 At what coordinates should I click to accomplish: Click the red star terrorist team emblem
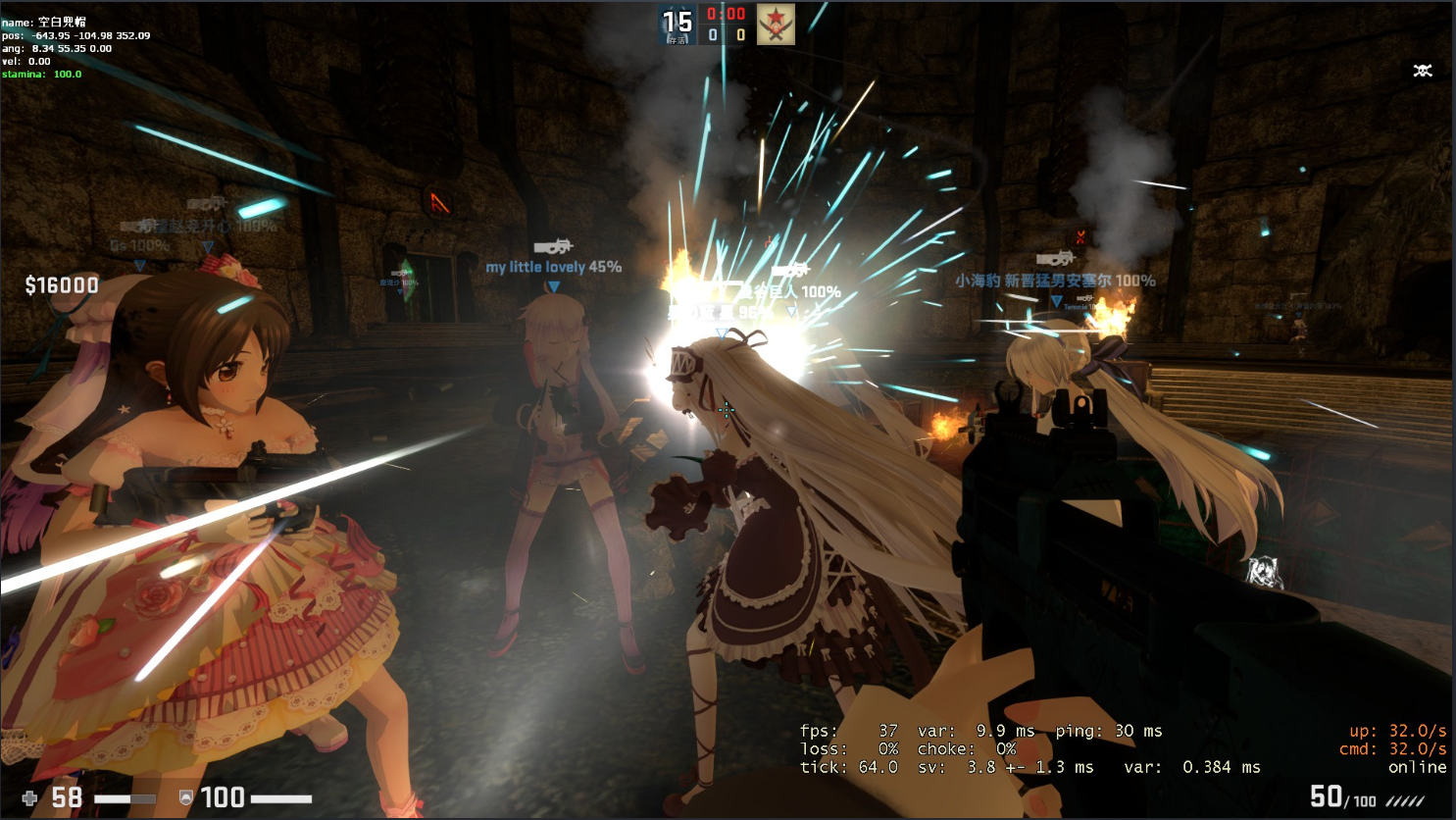point(776,25)
